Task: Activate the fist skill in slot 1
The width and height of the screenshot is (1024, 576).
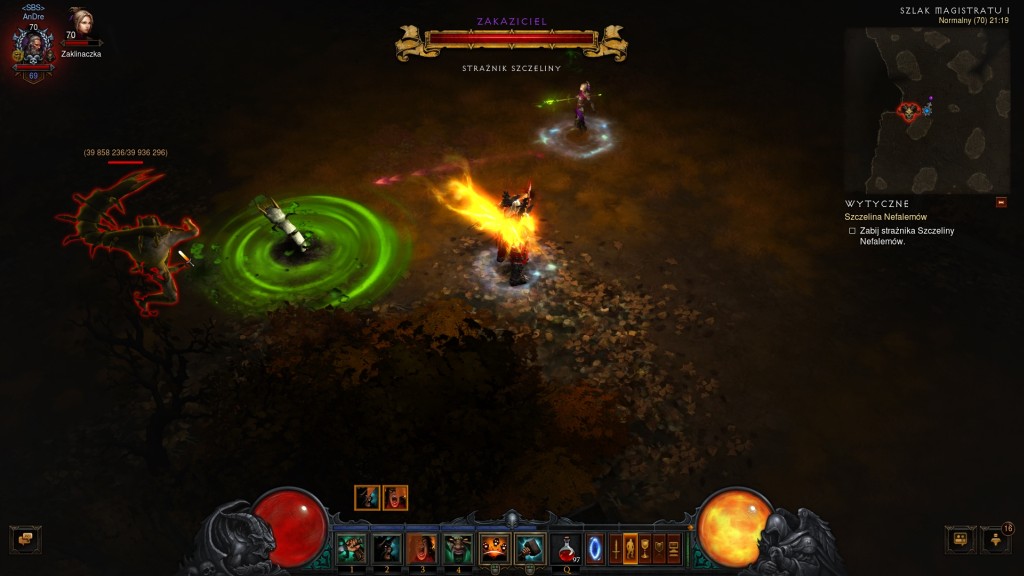Action: pos(351,549)
